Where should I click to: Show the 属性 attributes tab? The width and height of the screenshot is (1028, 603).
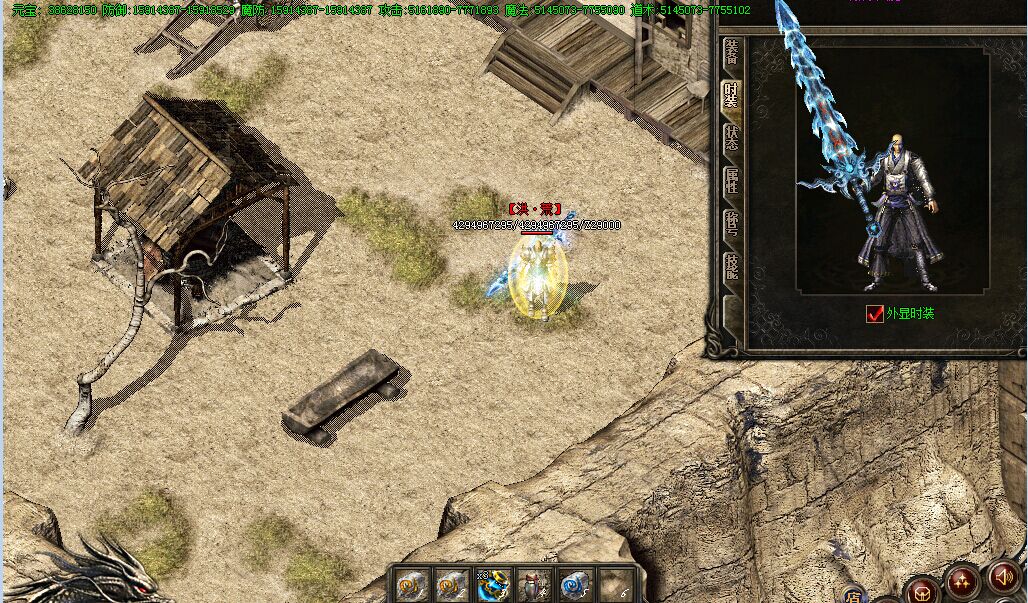731,182
